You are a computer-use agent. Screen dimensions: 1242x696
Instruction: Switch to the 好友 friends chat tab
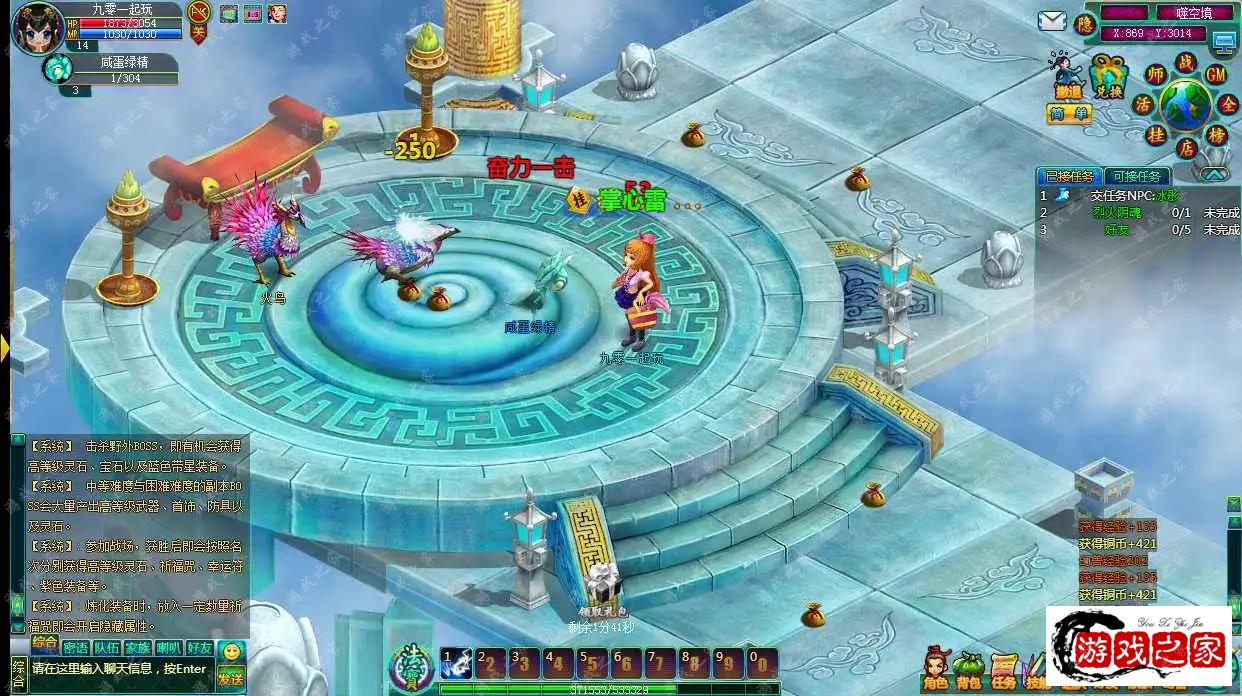199,647
